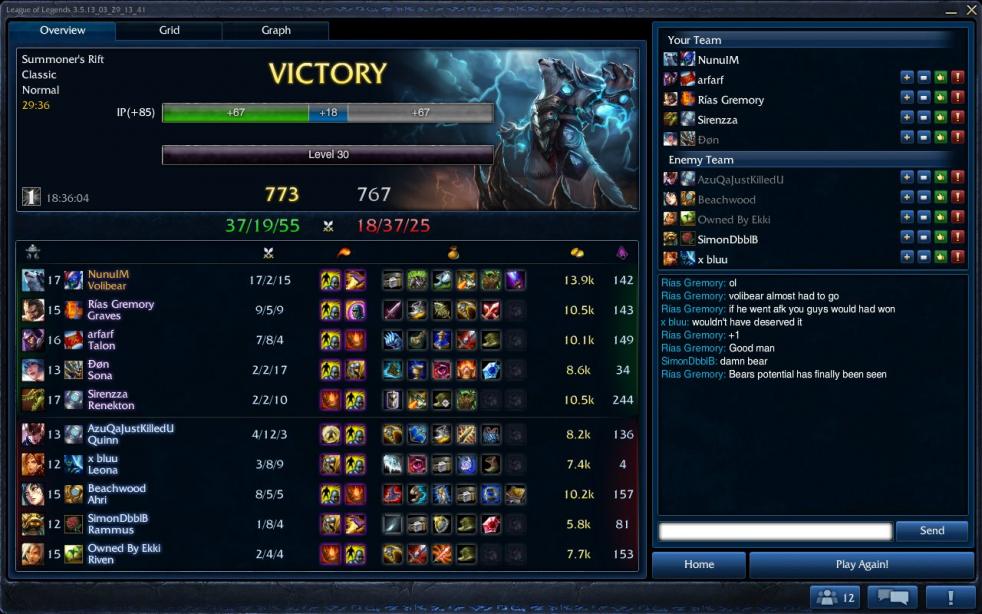The width and height of the screenshot is (982, 614).
Task: Open the exclamation notifications button
Action: pos(948,597)
